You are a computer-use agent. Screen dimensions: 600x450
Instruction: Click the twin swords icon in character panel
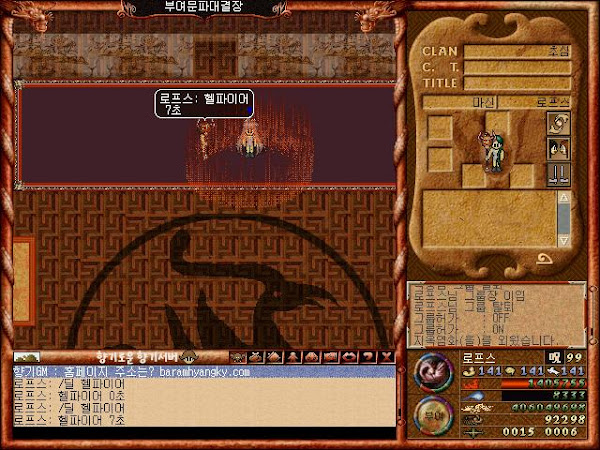click(559, 175)
